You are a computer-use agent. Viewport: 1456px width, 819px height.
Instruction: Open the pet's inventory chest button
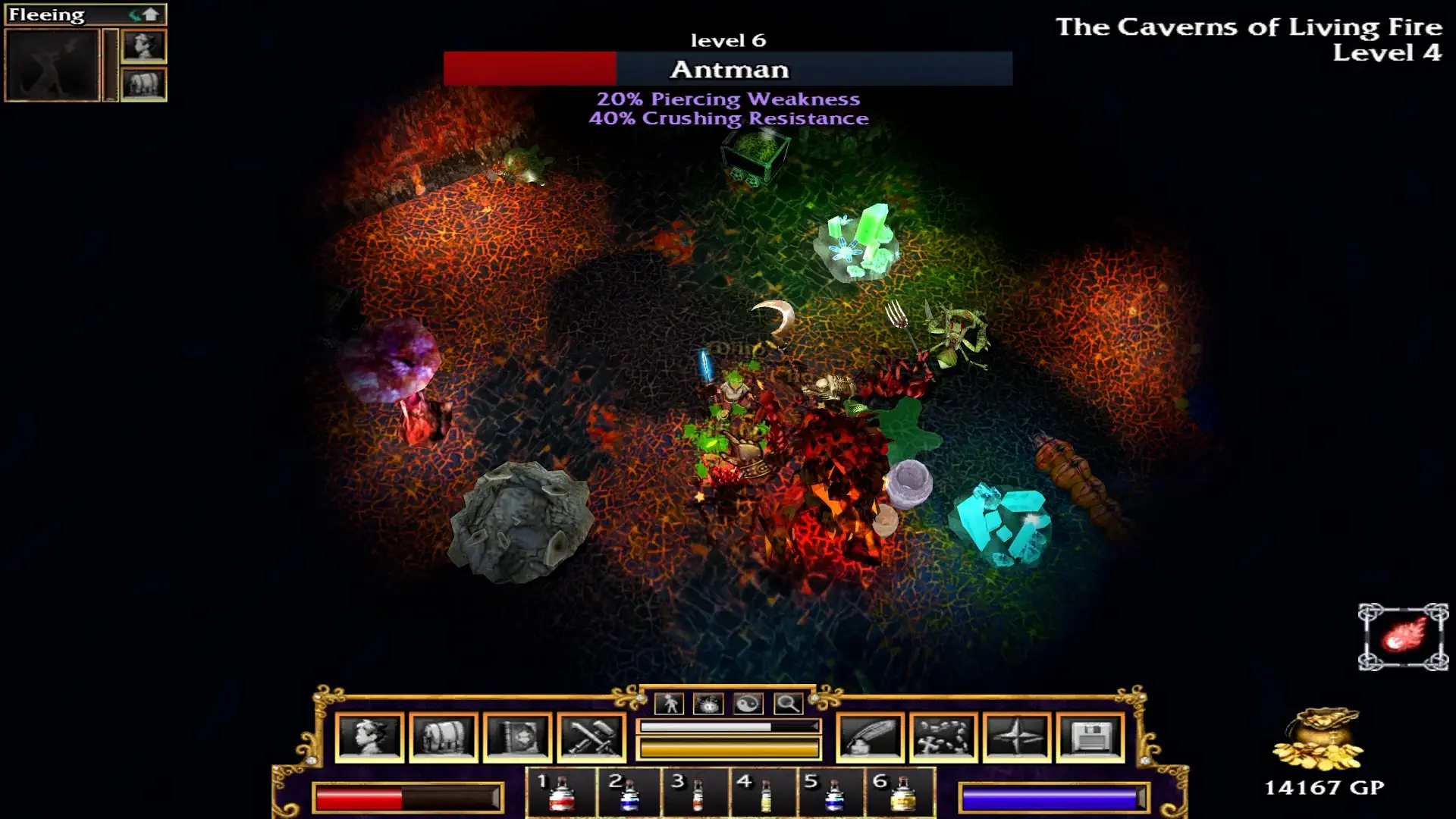143,83
